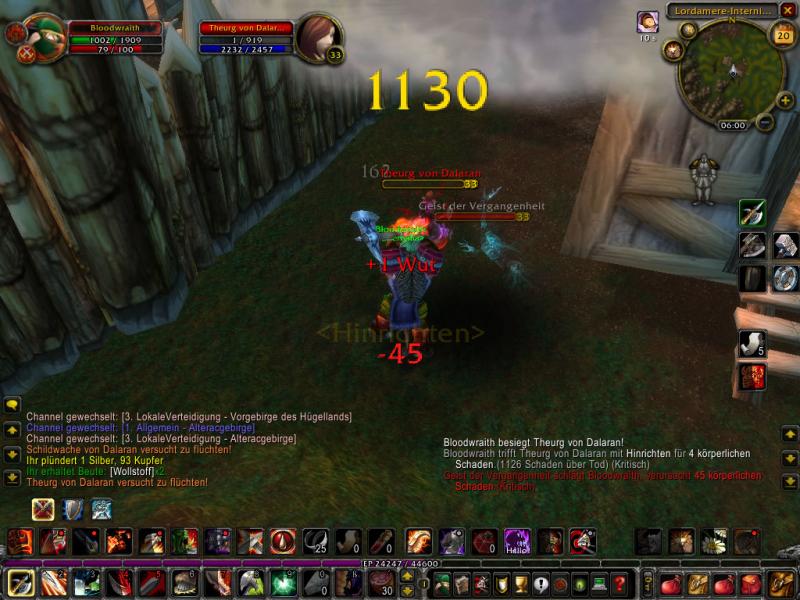Use the first action slot axe attack

coord(20,582)
